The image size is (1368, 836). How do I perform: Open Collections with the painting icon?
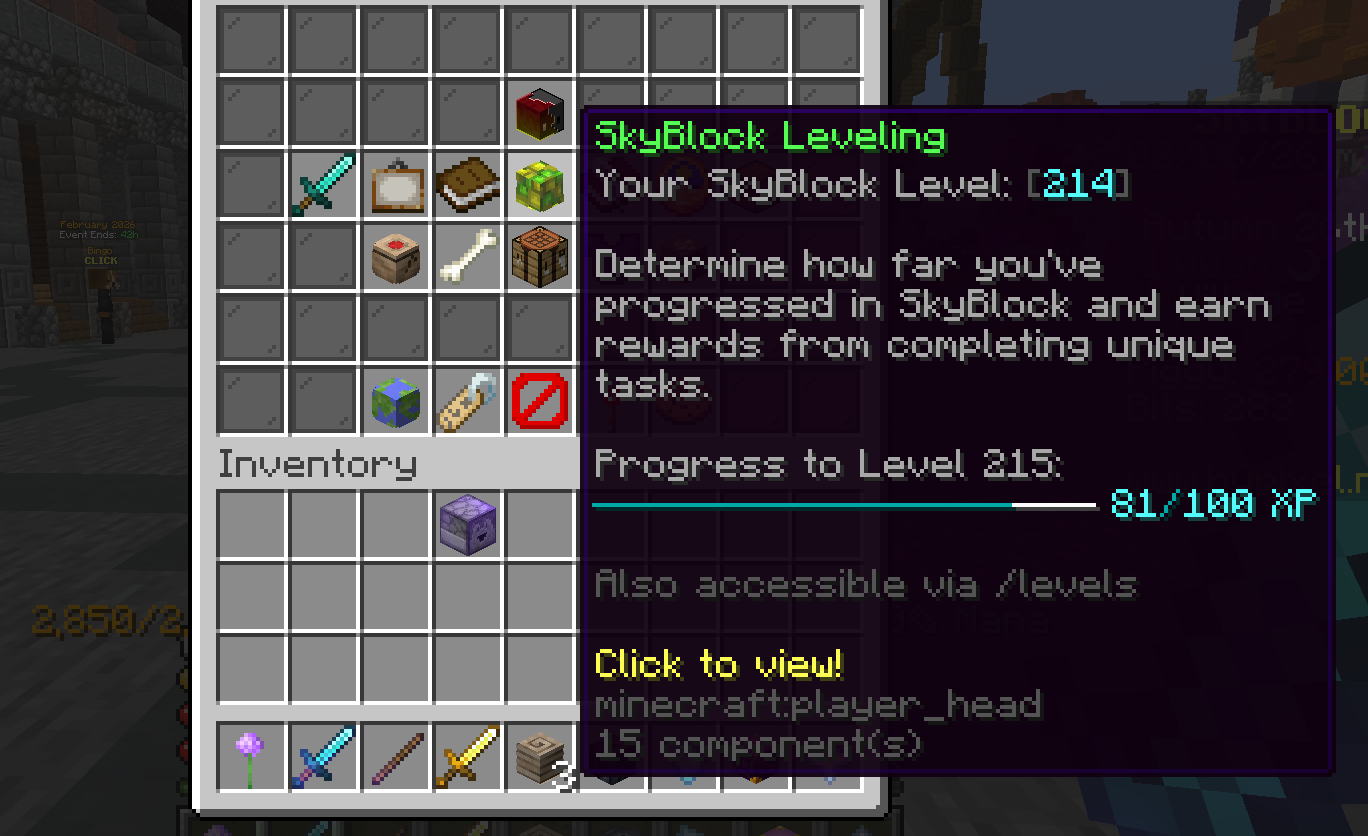pos(395,185)
